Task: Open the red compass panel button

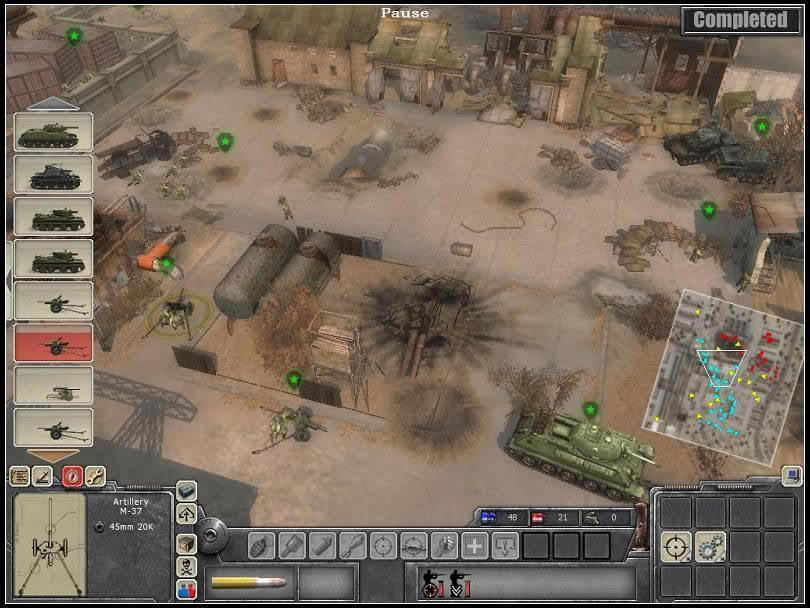Action: [72, 476]
